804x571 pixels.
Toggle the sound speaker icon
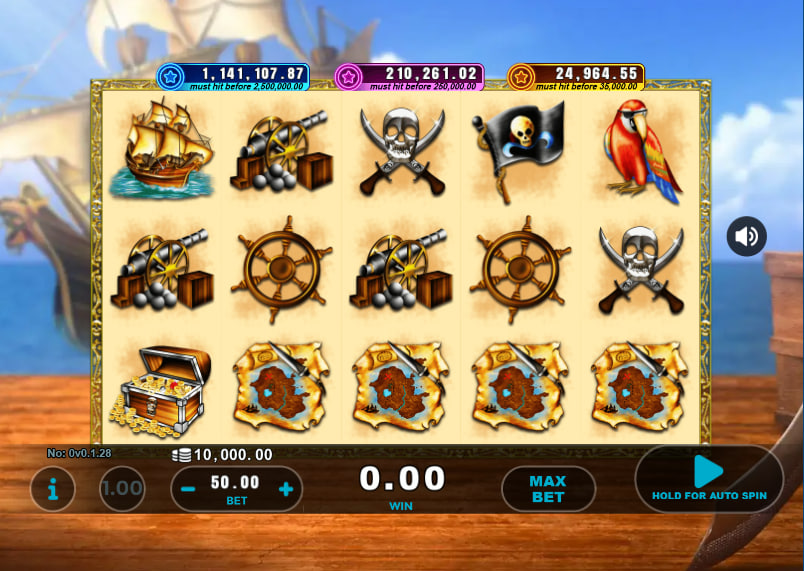click(746, 237)
